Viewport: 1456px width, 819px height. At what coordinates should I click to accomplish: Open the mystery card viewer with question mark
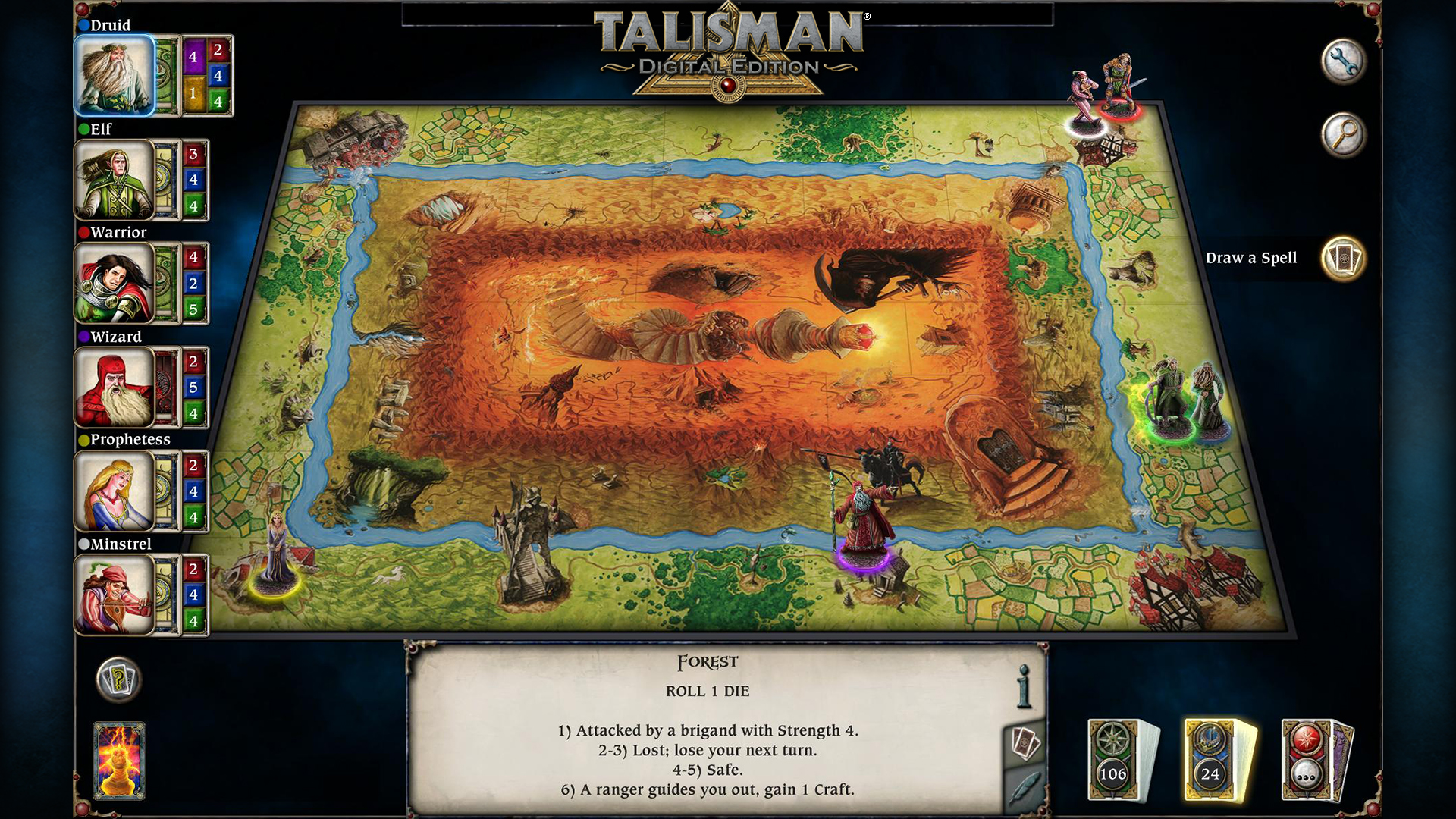click(118, 681)
